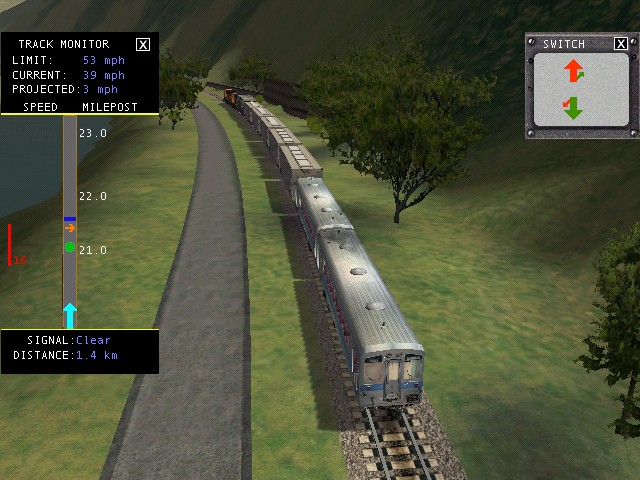This screenshot has height=480, width=640.
Task: Close the Switch window
Action: pyautogui.click(x=620, y=44)
